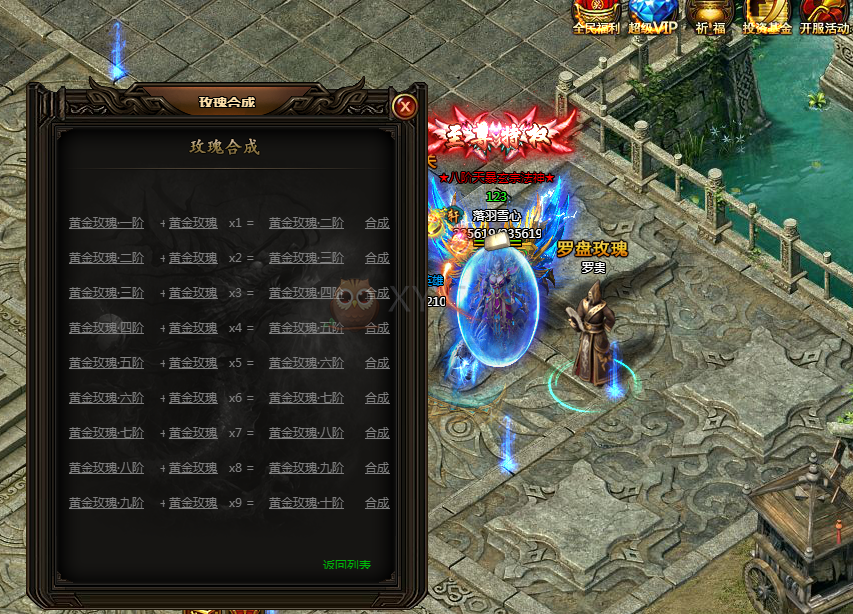Click 返回列表 to return to the list

(347, 565)
